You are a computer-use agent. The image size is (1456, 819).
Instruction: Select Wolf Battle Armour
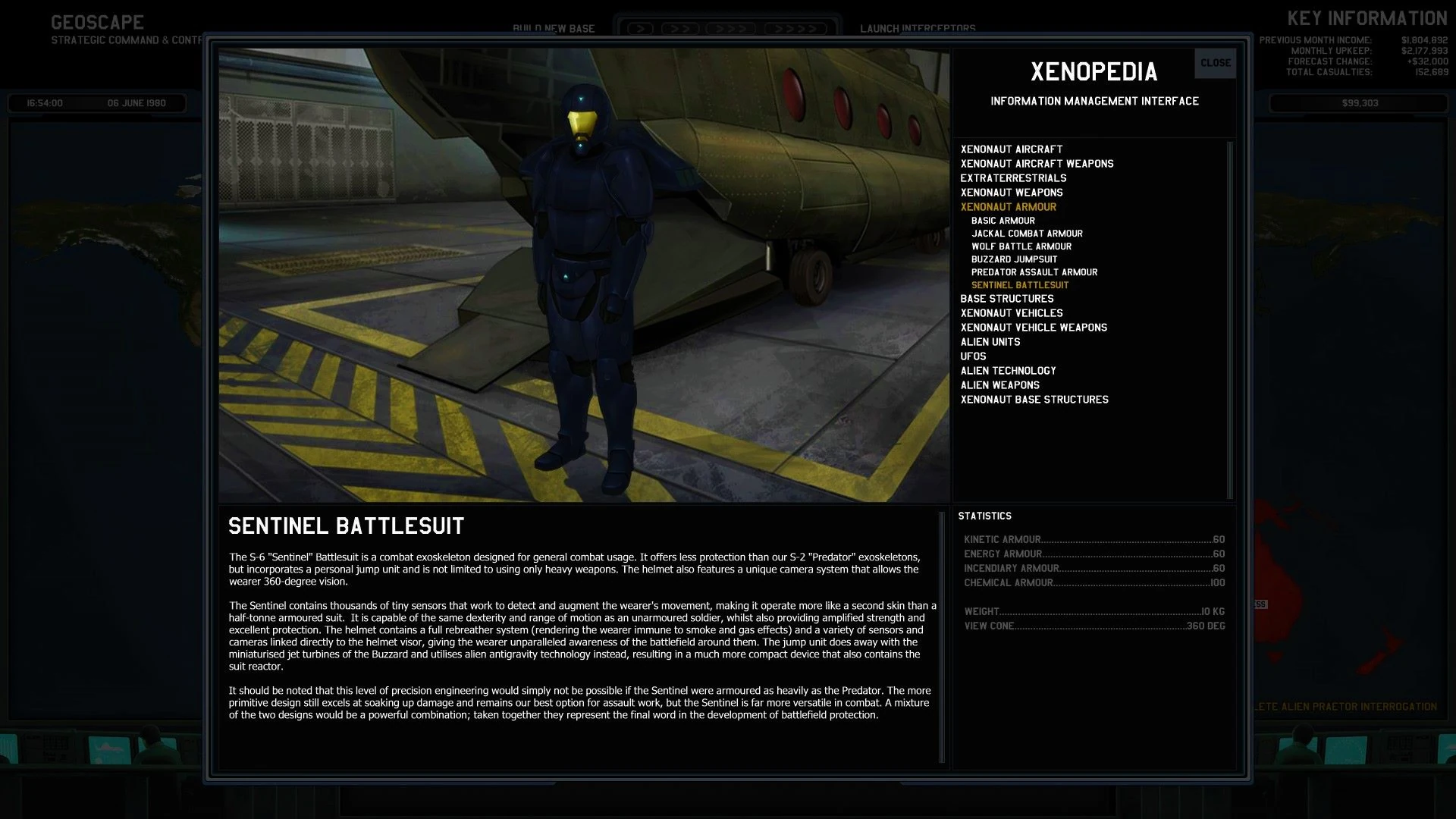[1021, 246]
